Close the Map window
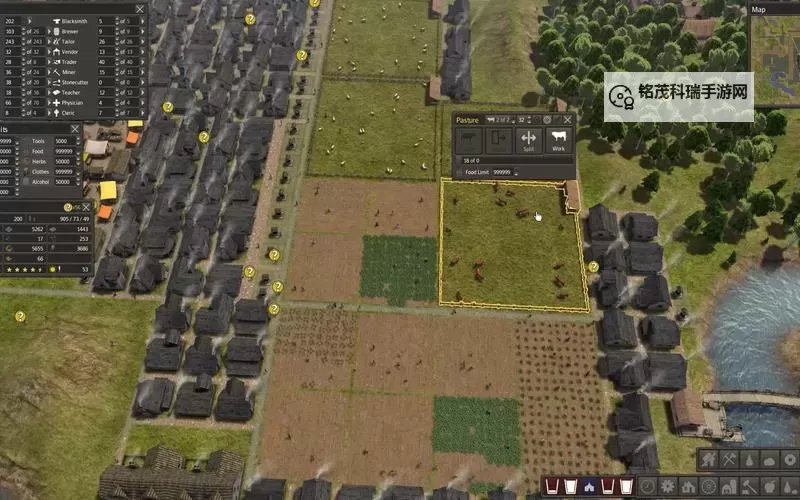The height and width of the screenshot is (500, 800). [x=793, y=10]
